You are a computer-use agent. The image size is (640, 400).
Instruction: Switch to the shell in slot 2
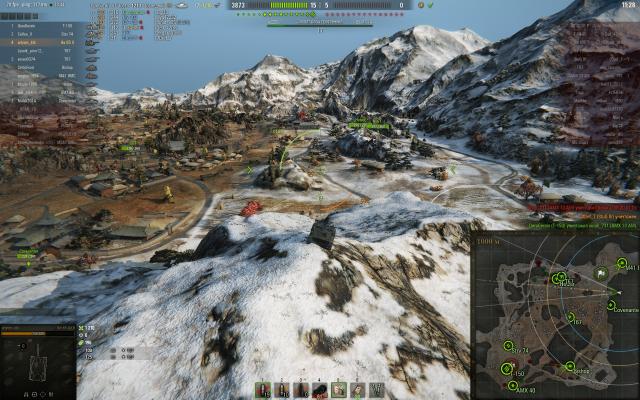pyautogui.click(x=282, y=389)
